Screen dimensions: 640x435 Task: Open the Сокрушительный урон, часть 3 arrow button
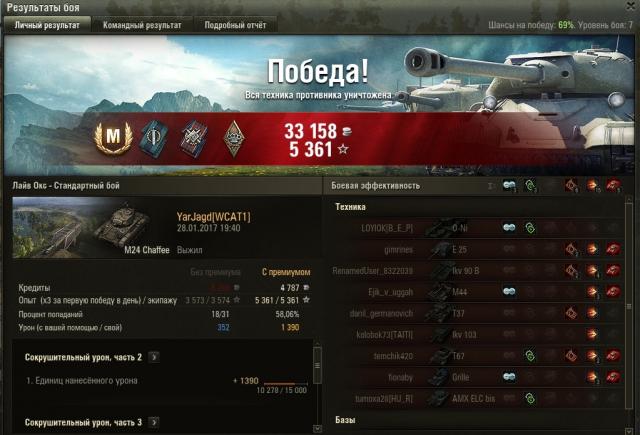pos(153,422)
